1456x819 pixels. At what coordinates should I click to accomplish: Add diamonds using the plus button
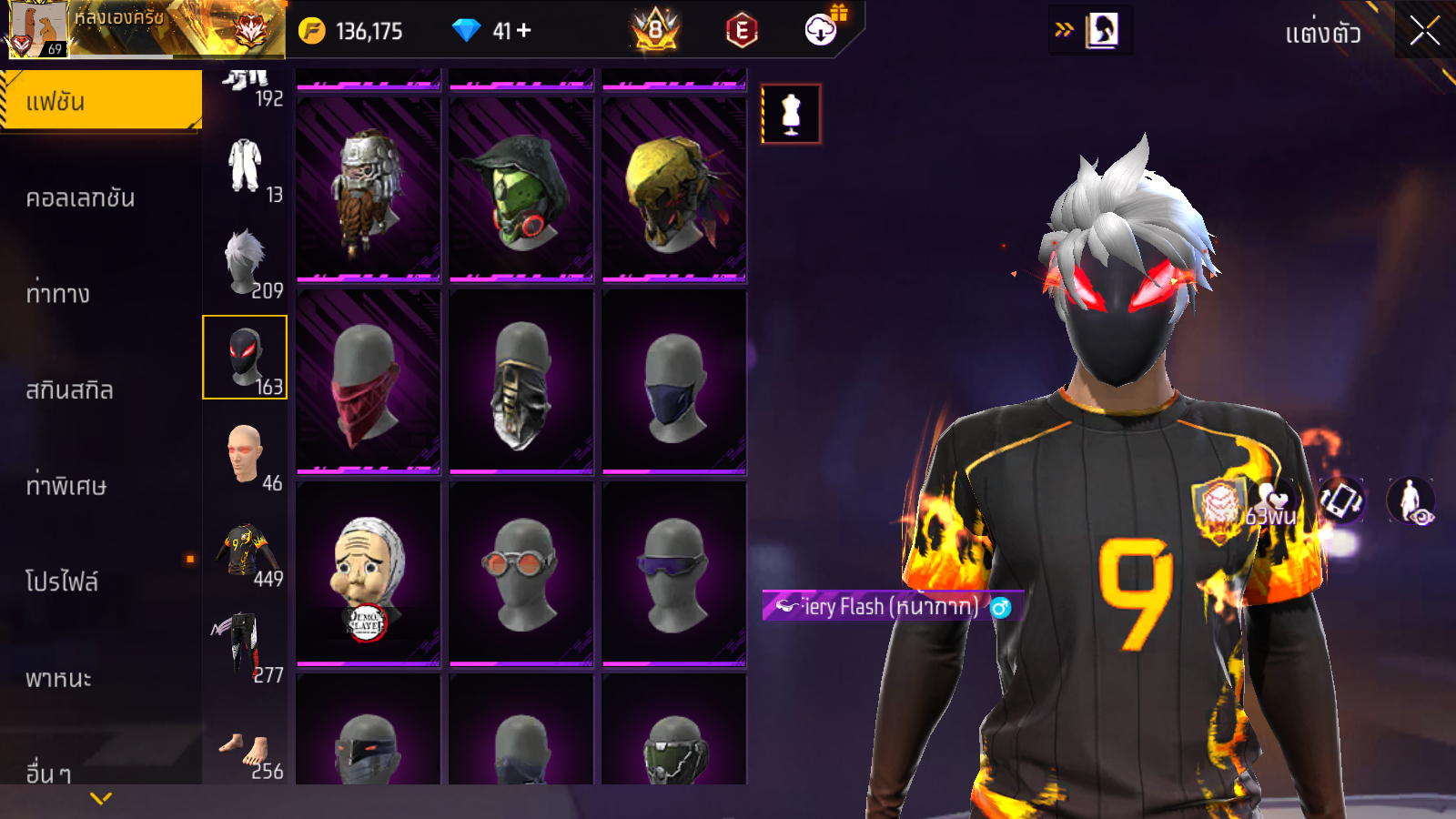point(524,31)
